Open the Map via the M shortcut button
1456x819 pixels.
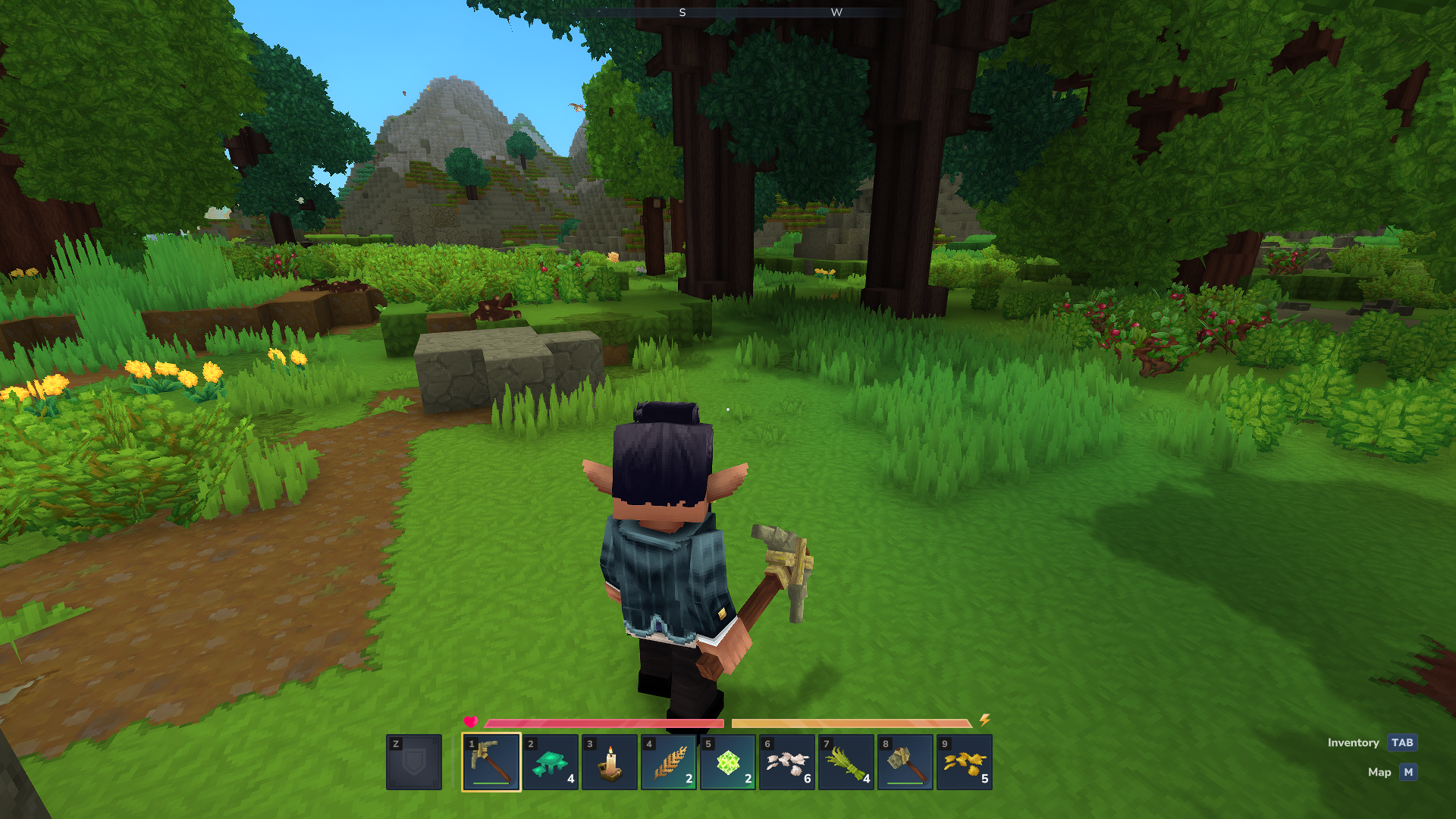pos(1407,772)
